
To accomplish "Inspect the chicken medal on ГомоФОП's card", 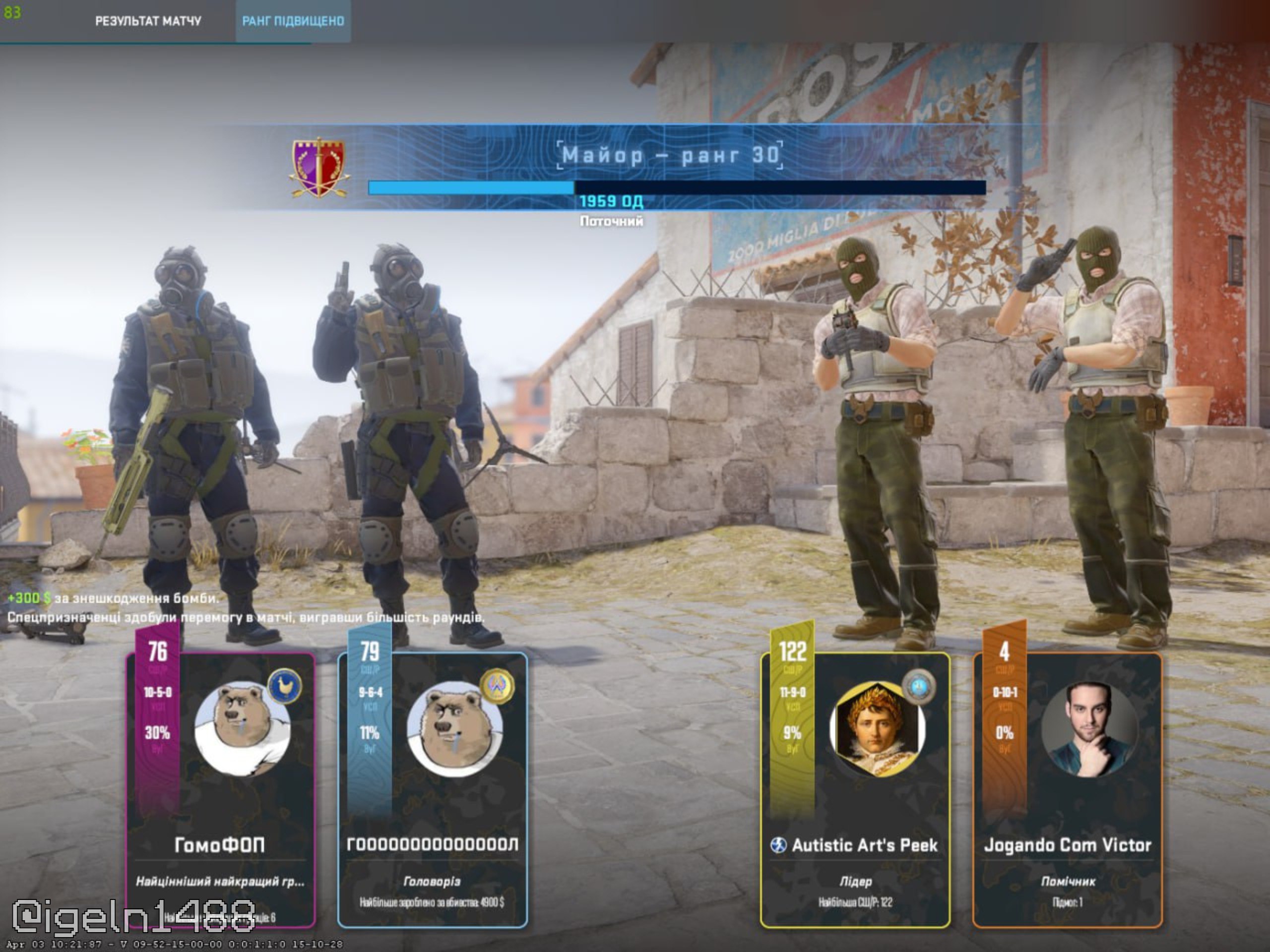I will [285, 686].
